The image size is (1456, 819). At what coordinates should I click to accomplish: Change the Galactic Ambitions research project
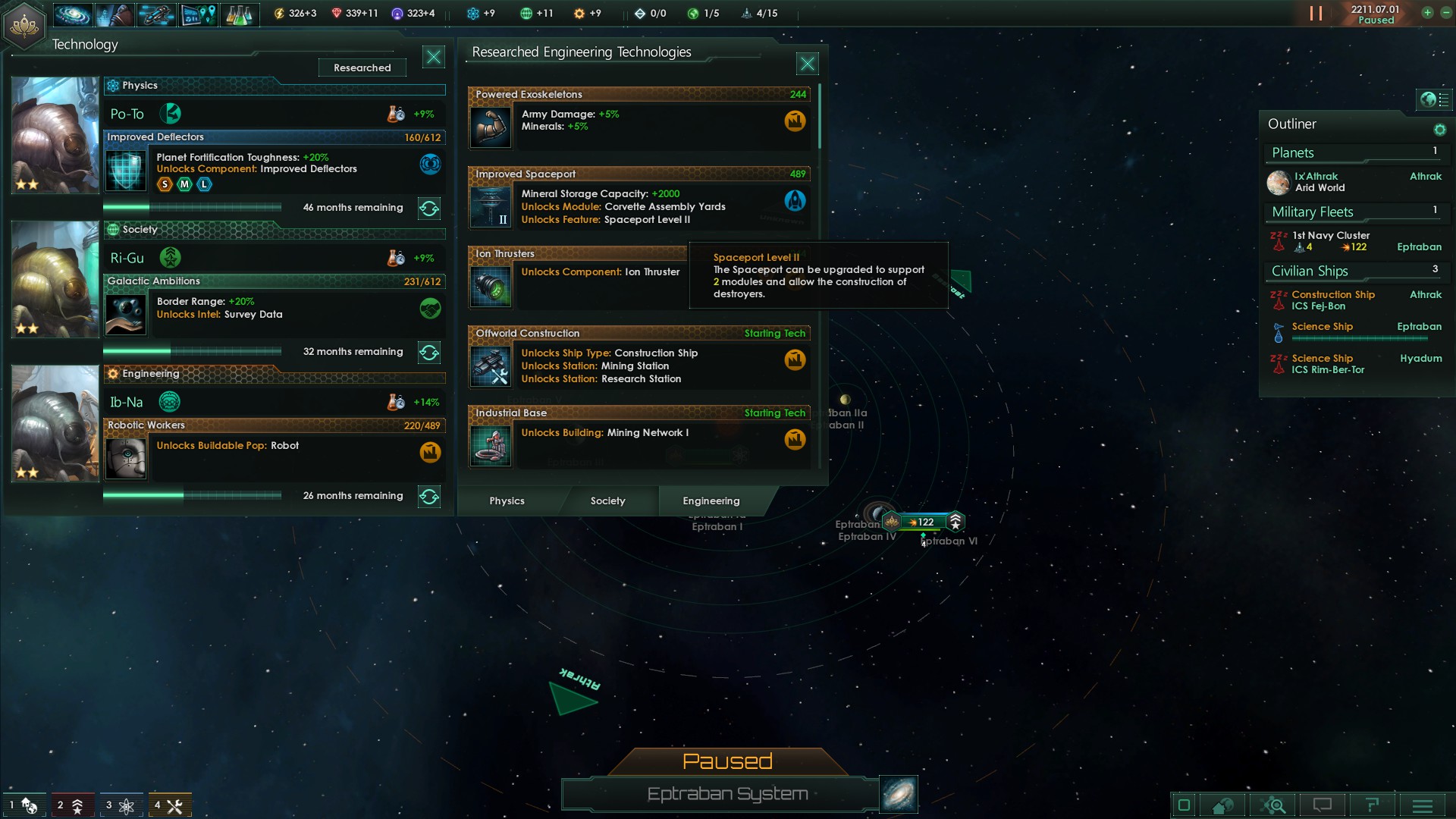pos(429,353)
